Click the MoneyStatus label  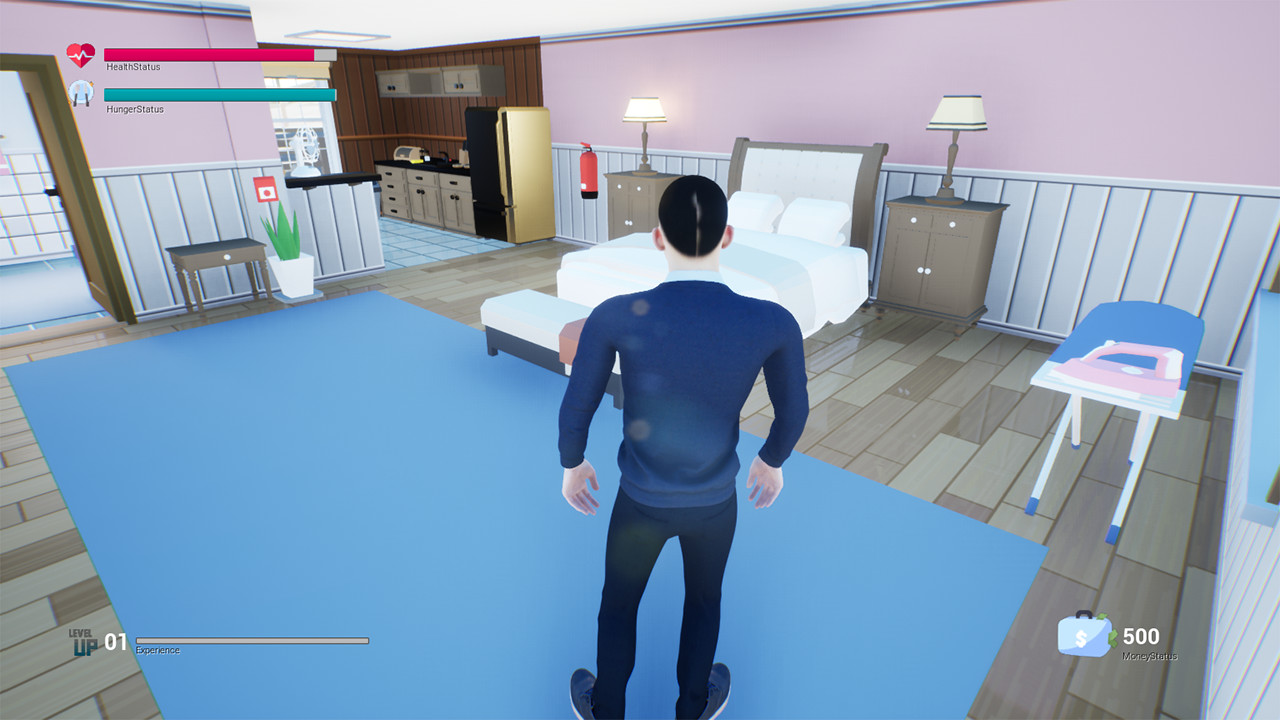pos(1149,658)
